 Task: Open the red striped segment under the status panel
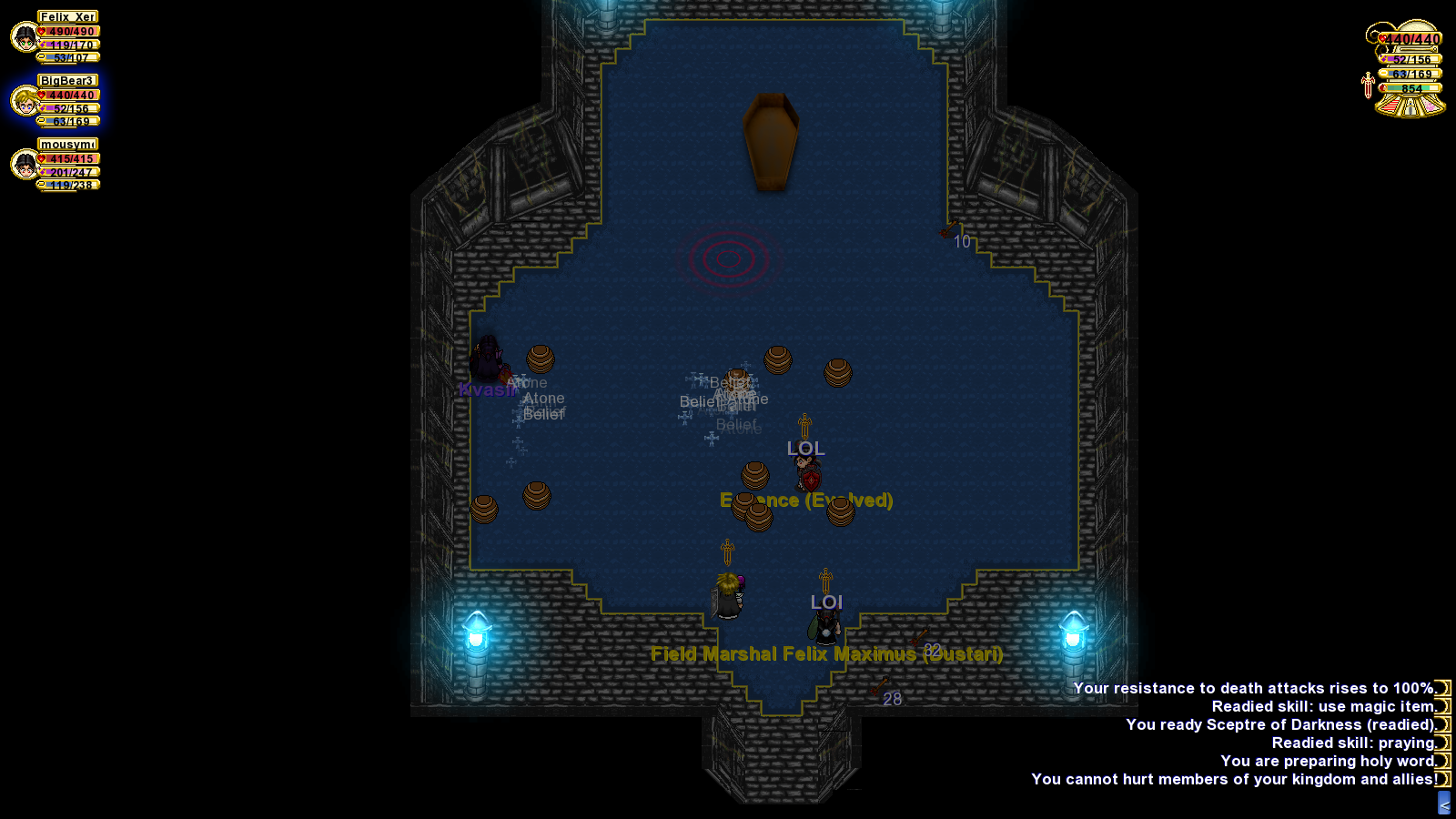pyautogui.click(x=1389, y=107)
